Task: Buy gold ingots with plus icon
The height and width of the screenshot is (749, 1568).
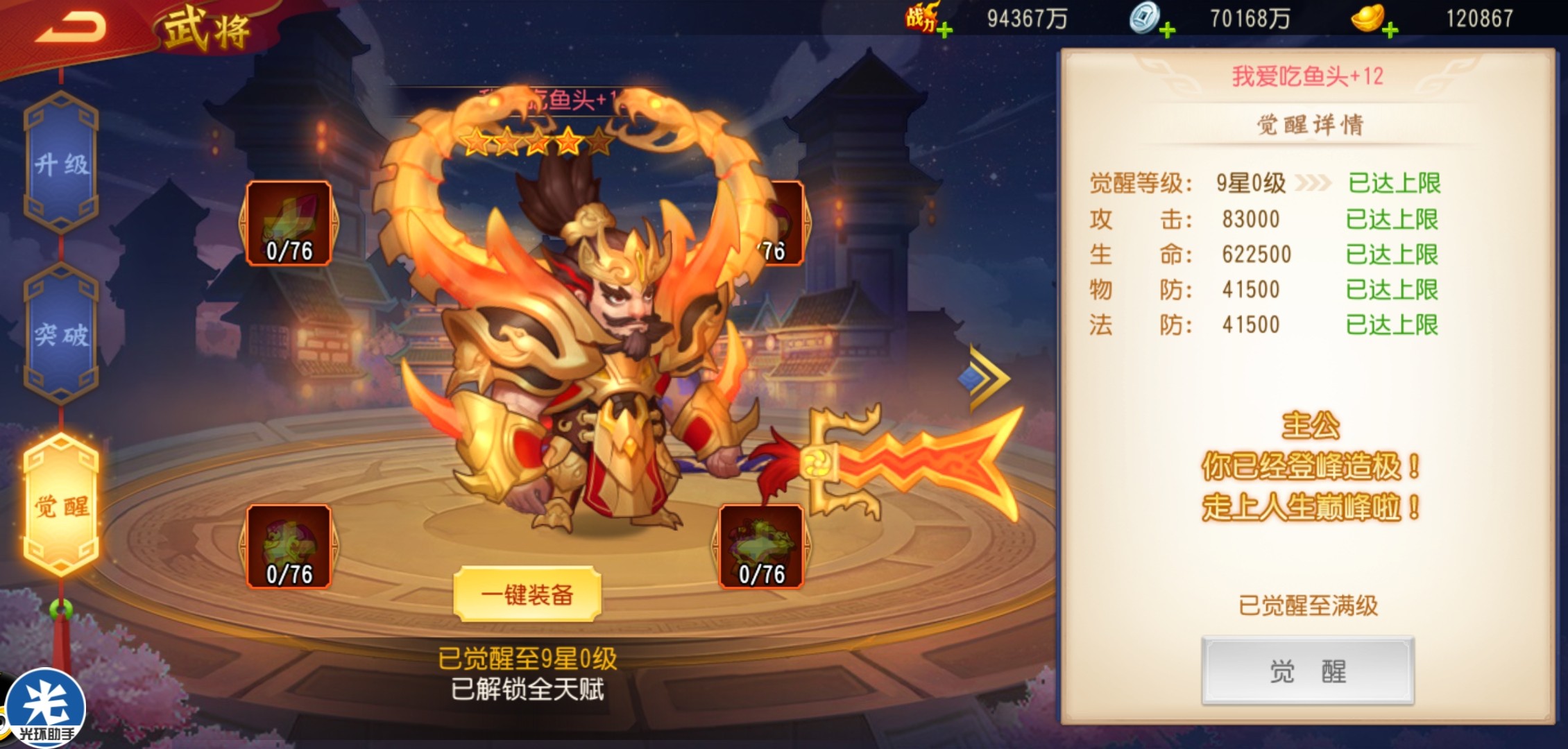Action: click(x=1390, y=30)
